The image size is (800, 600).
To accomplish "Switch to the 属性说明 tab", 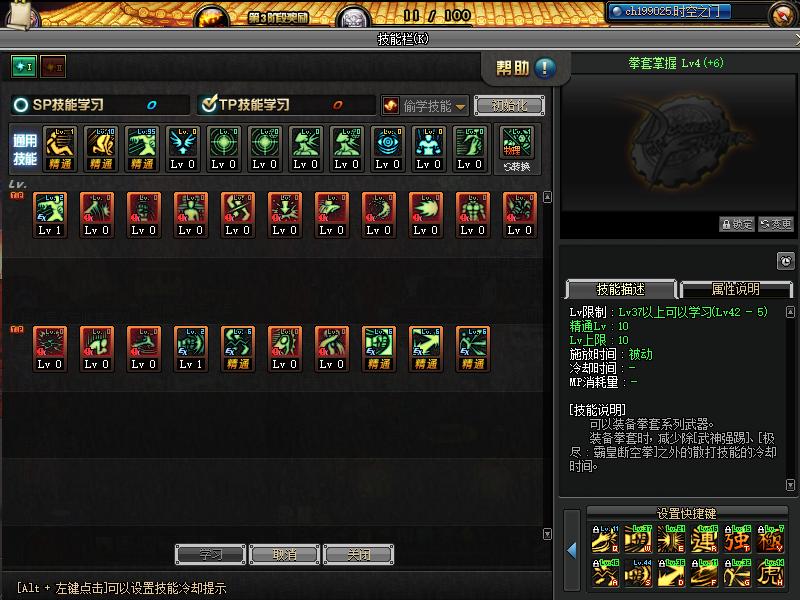I will (735, 289).
